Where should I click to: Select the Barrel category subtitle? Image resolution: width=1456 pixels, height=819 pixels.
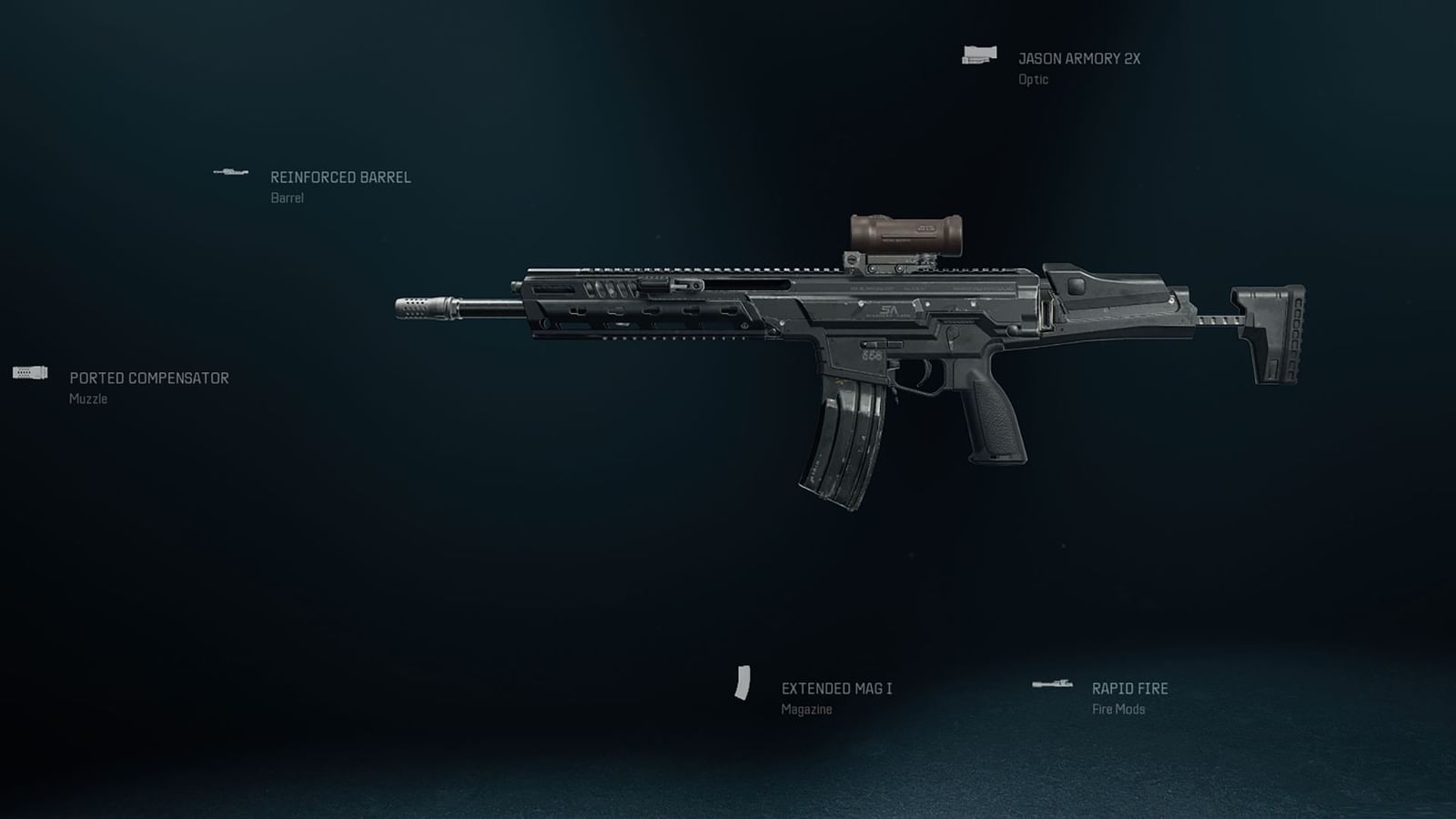tap(286, 197)
